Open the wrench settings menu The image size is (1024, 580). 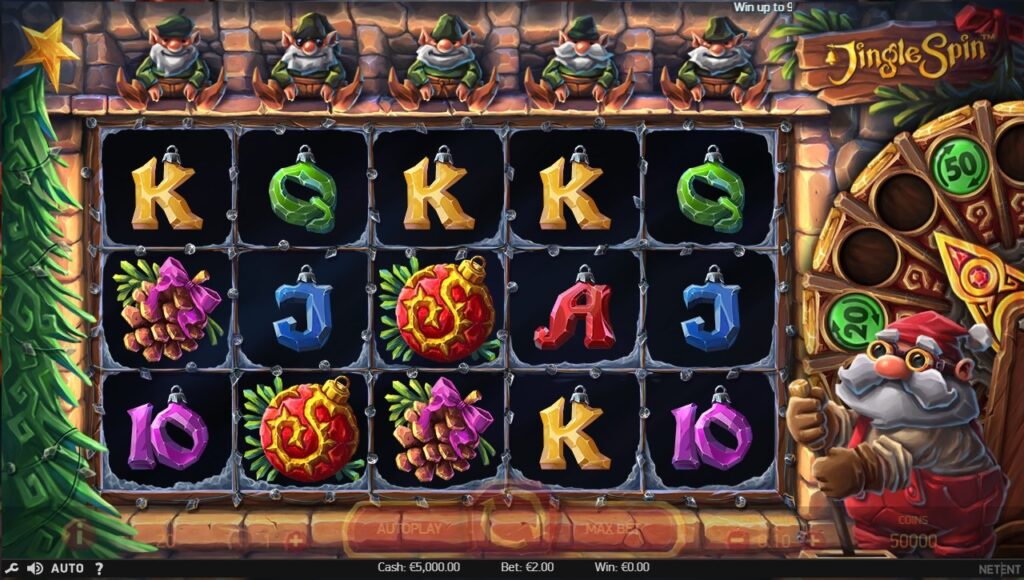(x=11, y=568)
